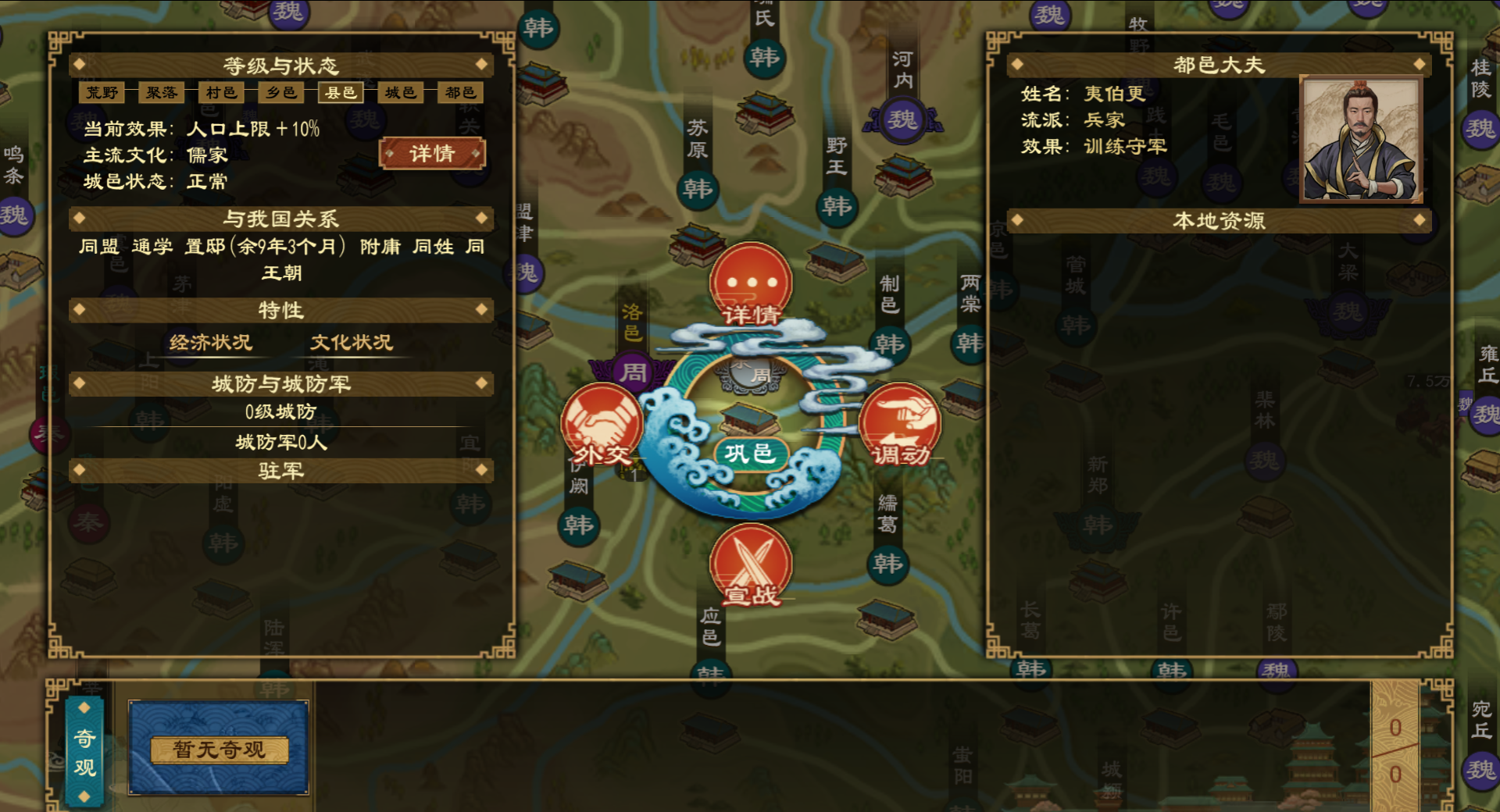The height and width of the screenshot is (812, 1500).
Task: Select the 聚落 level tab
Action: click(x=162, y=93)
